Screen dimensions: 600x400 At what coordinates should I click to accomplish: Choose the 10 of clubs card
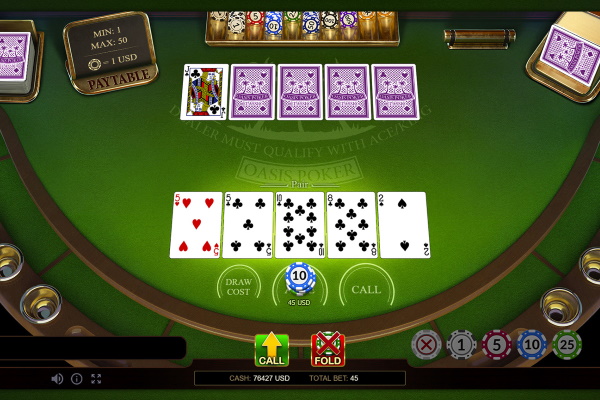pos(300,225)
